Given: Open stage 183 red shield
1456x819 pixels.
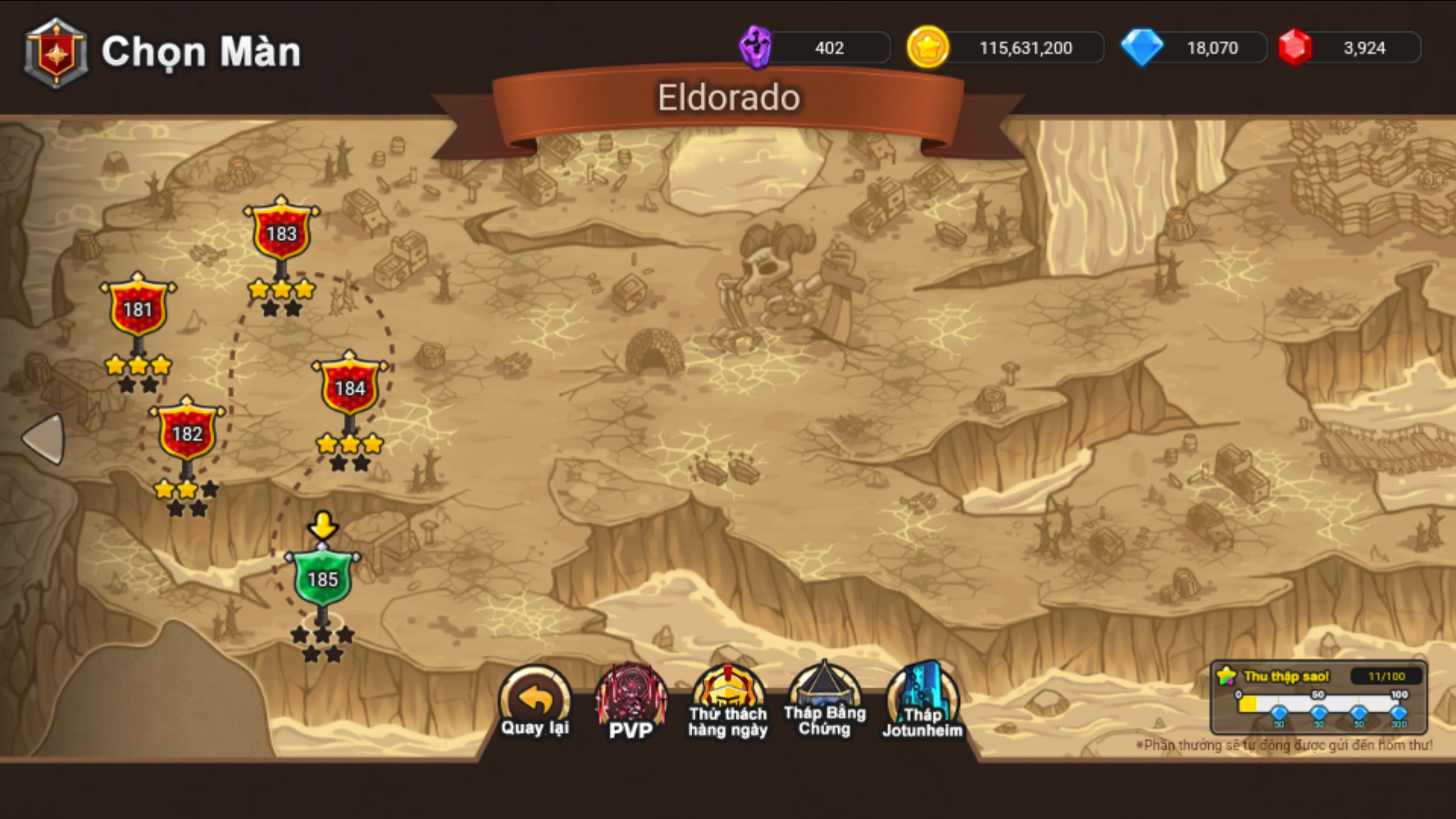Looking at the screenshot, I should [x=281, y=232].
